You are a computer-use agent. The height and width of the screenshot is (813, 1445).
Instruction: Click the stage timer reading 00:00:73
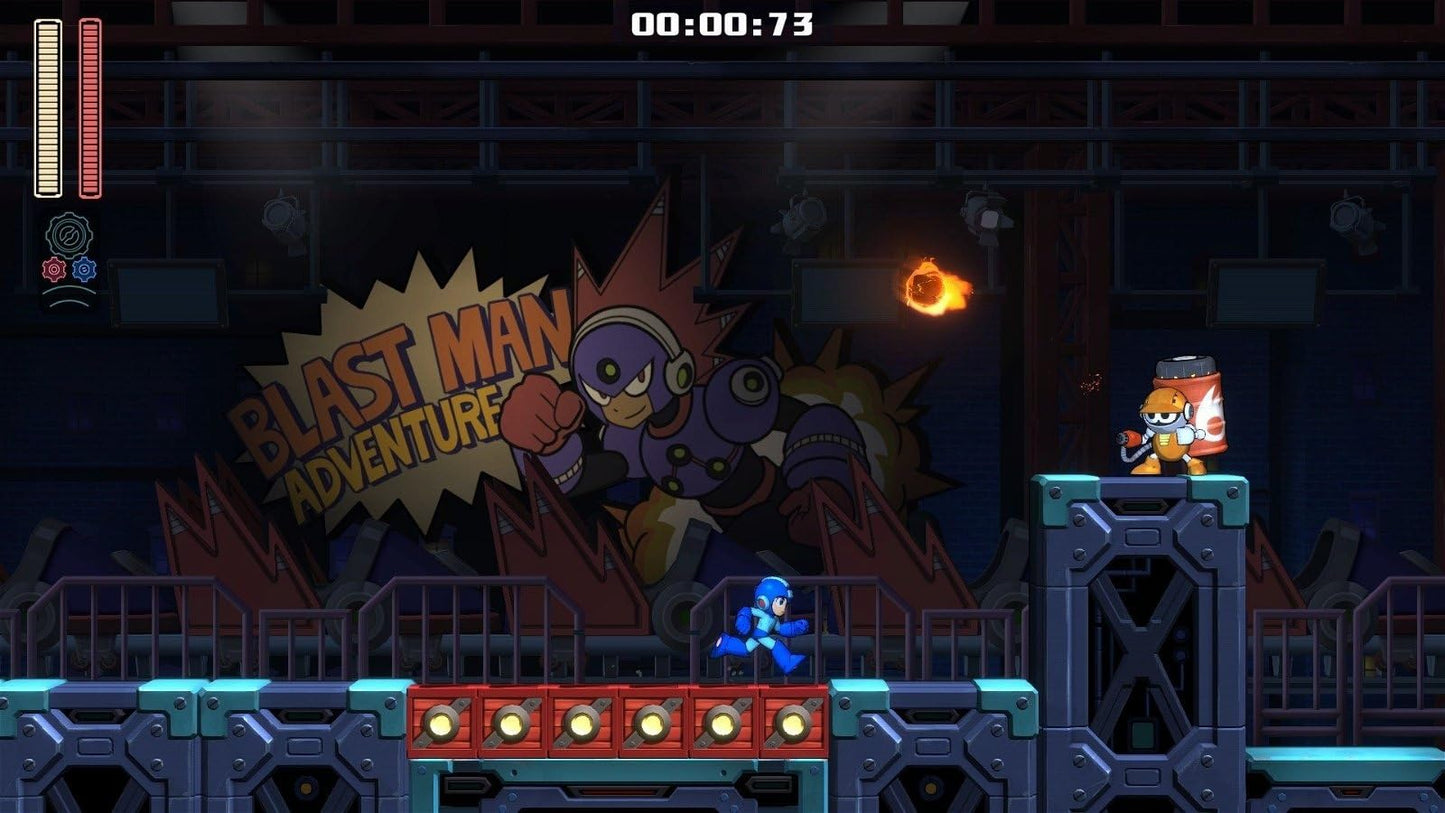pos(725,25)
